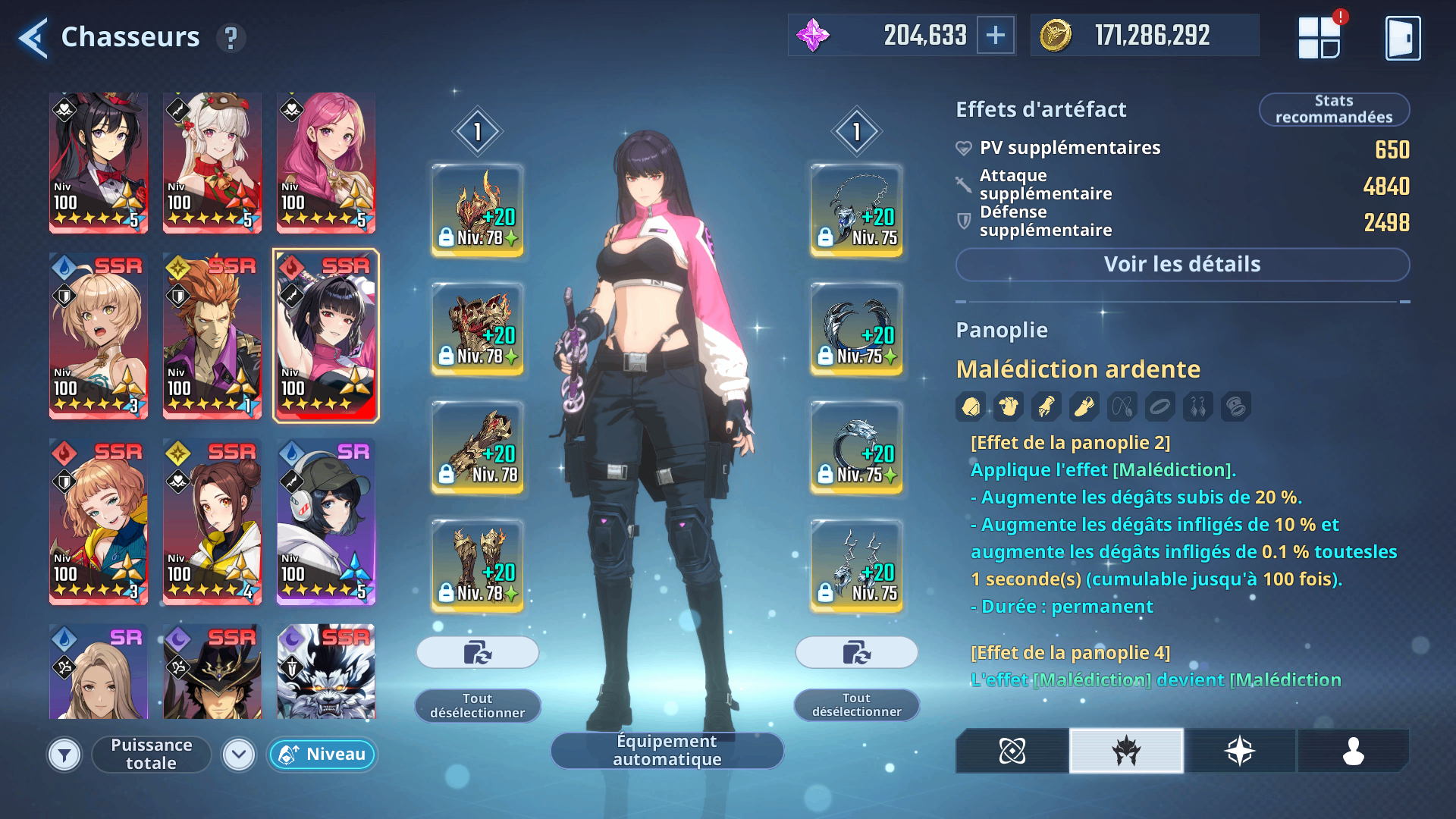
Task: Switch to the four-point star tab
Action: click(x=1240, y=751)
